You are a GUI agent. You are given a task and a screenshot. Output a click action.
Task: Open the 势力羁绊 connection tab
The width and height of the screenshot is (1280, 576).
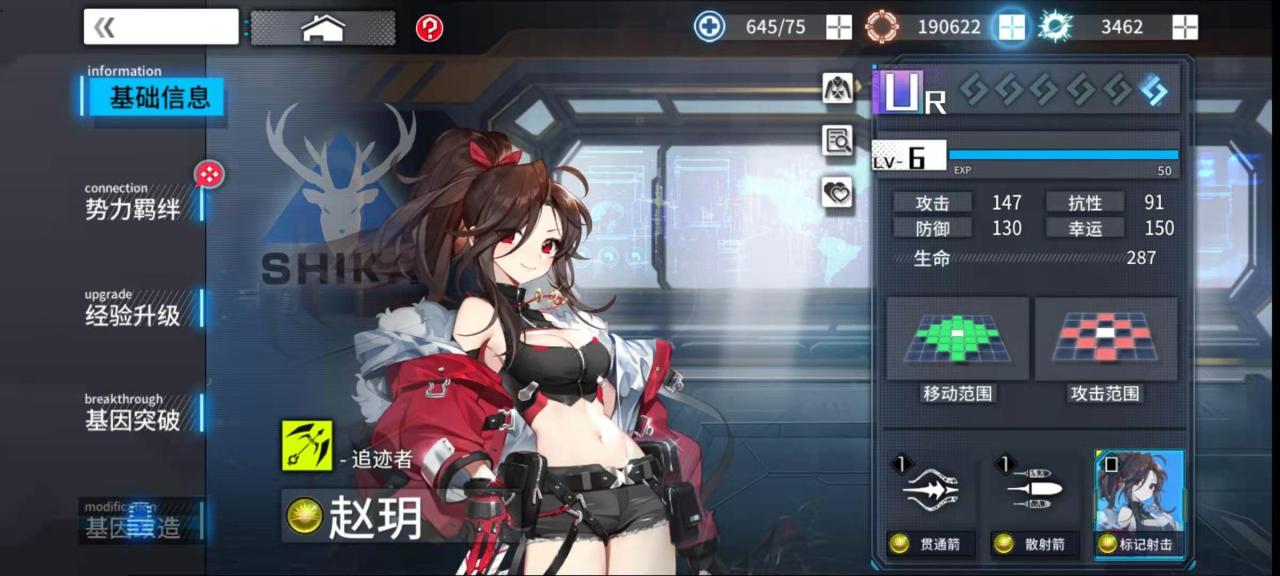[x=133, y=208]
